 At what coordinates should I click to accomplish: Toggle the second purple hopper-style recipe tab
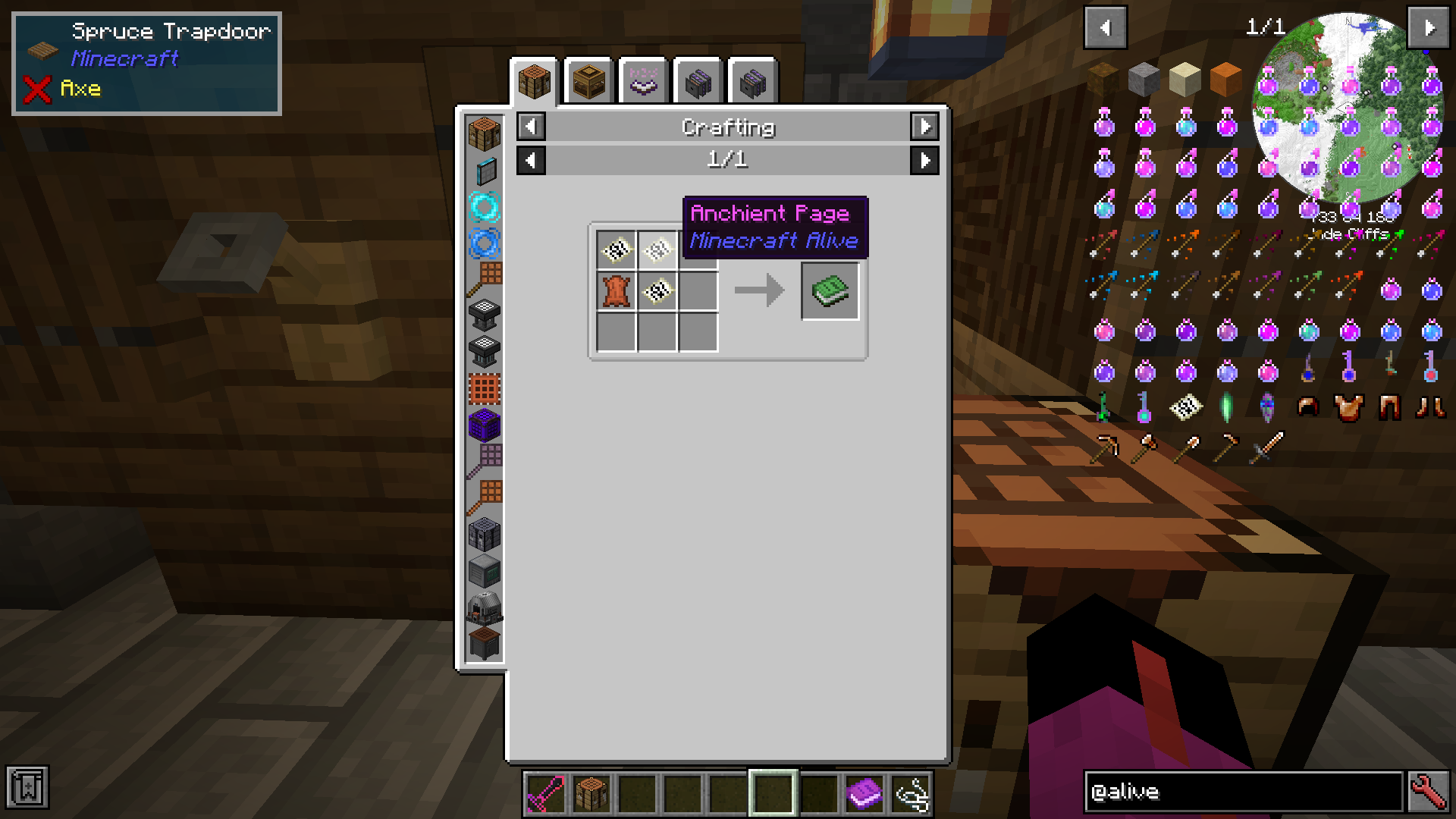point(752,81)
